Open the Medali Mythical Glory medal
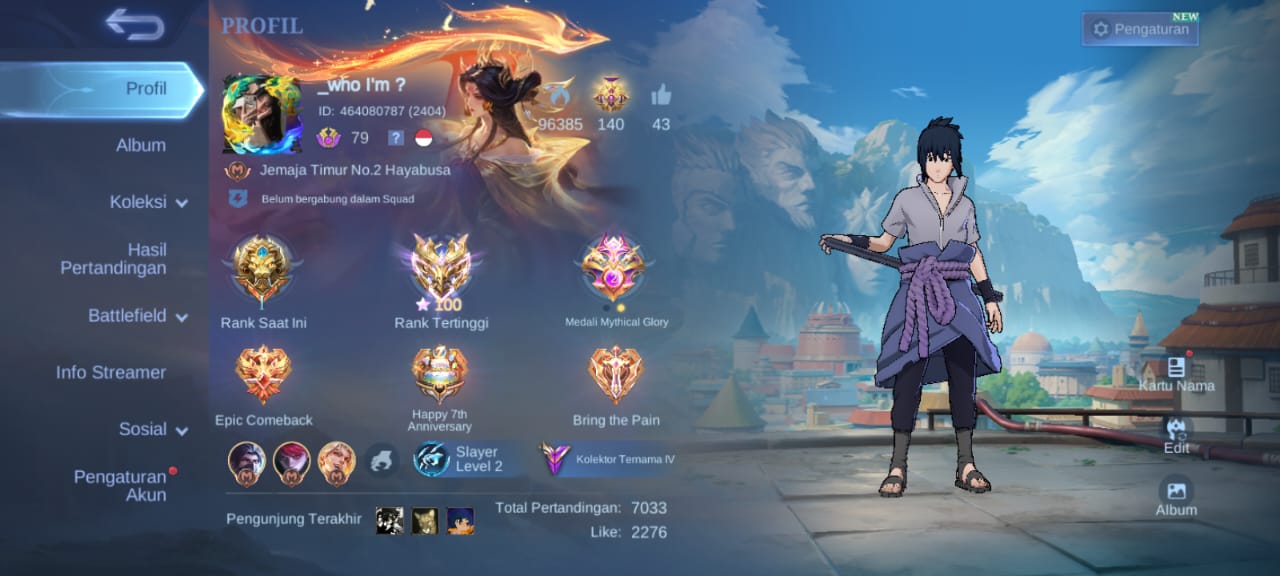1280x576 pixels. [x=614, y=268]
